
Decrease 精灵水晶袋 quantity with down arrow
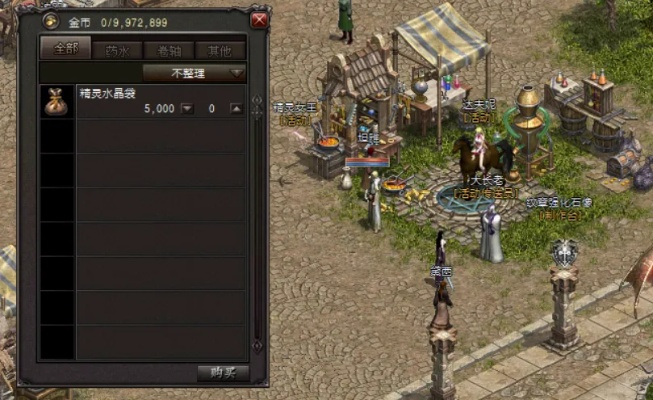(187, 108)
